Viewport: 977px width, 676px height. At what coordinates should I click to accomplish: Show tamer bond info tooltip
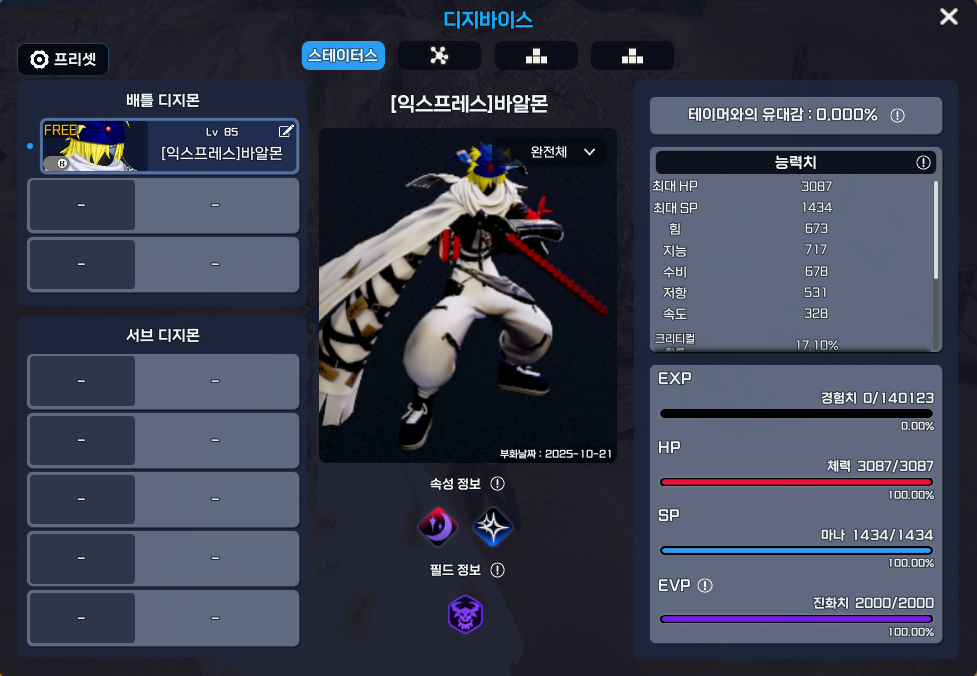click(897, 115)
